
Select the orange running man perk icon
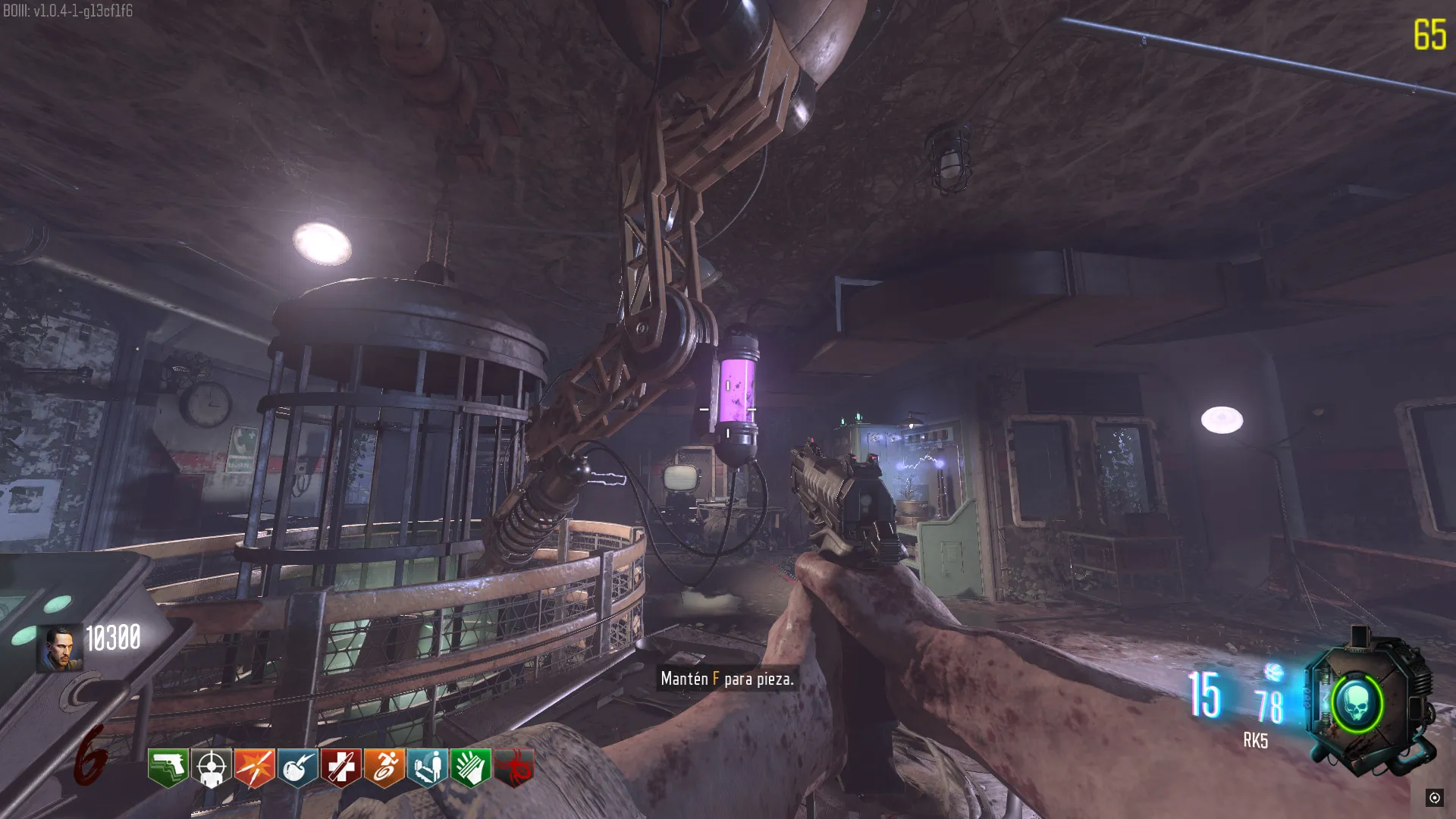pos(384,767)
